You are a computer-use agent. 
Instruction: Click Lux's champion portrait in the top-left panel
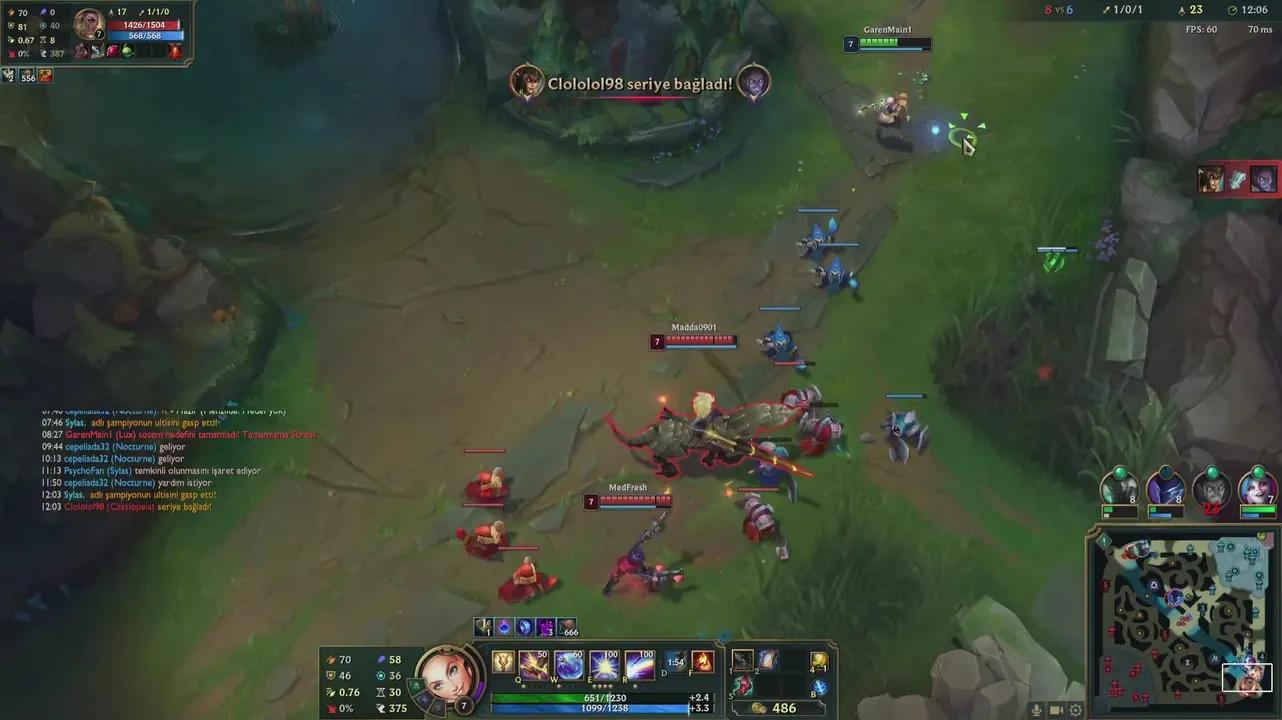tap(88, 25)
